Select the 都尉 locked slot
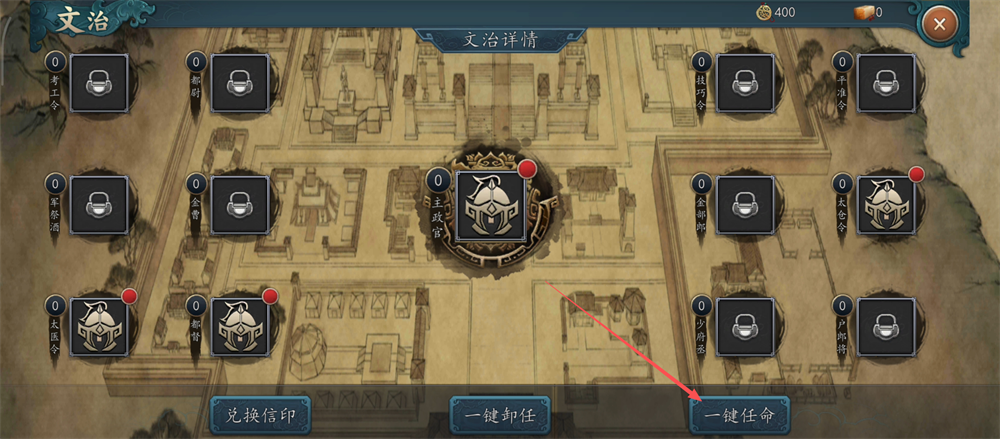The image size is (1000, 439). pos(240,83)
